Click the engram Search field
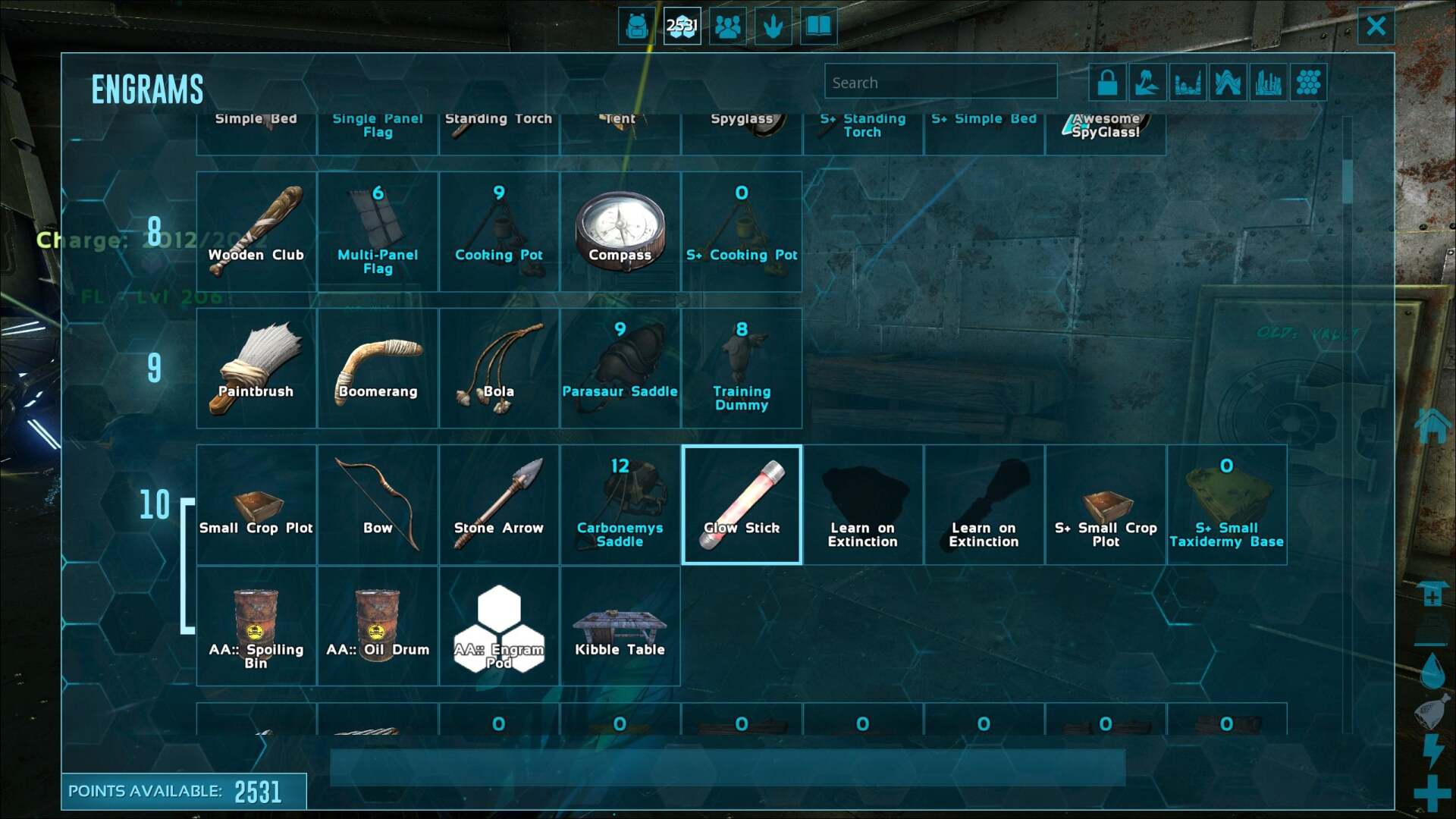 point(940,82)
